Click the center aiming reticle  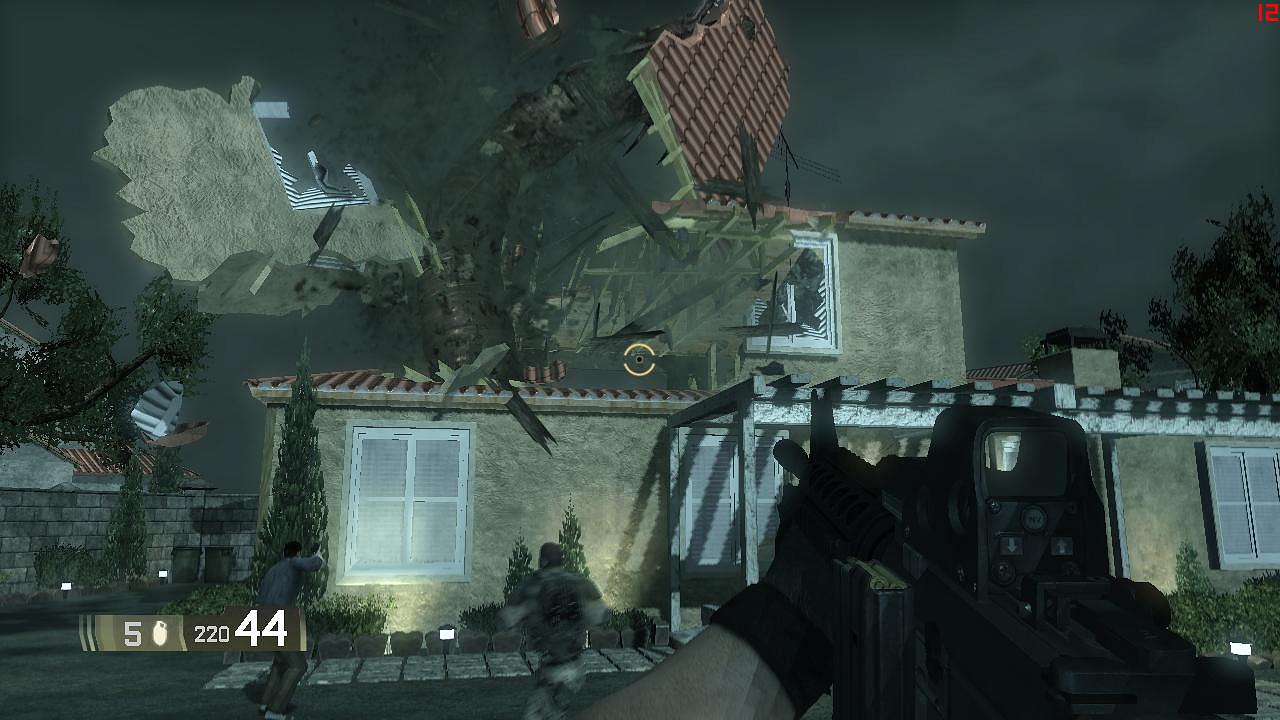click(637, 357)
